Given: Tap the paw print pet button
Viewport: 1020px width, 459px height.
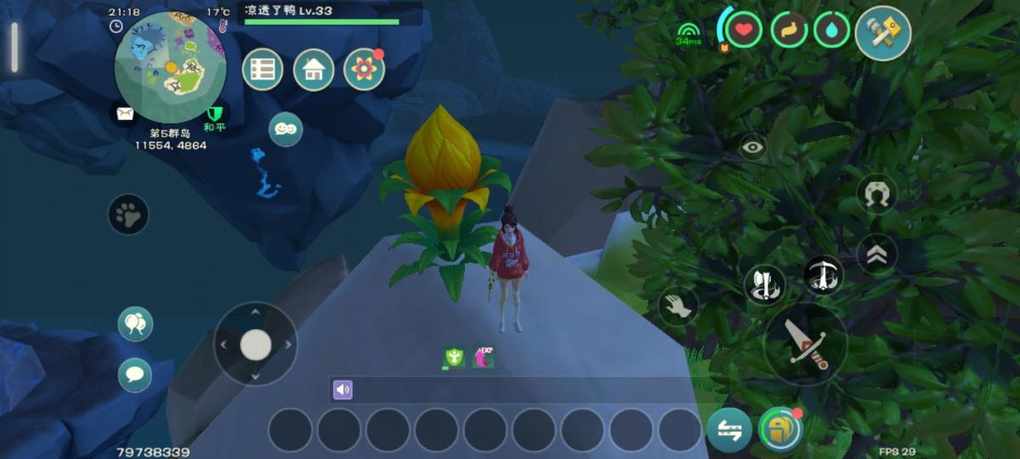Looking at the screenshot, I should [129, 214].
